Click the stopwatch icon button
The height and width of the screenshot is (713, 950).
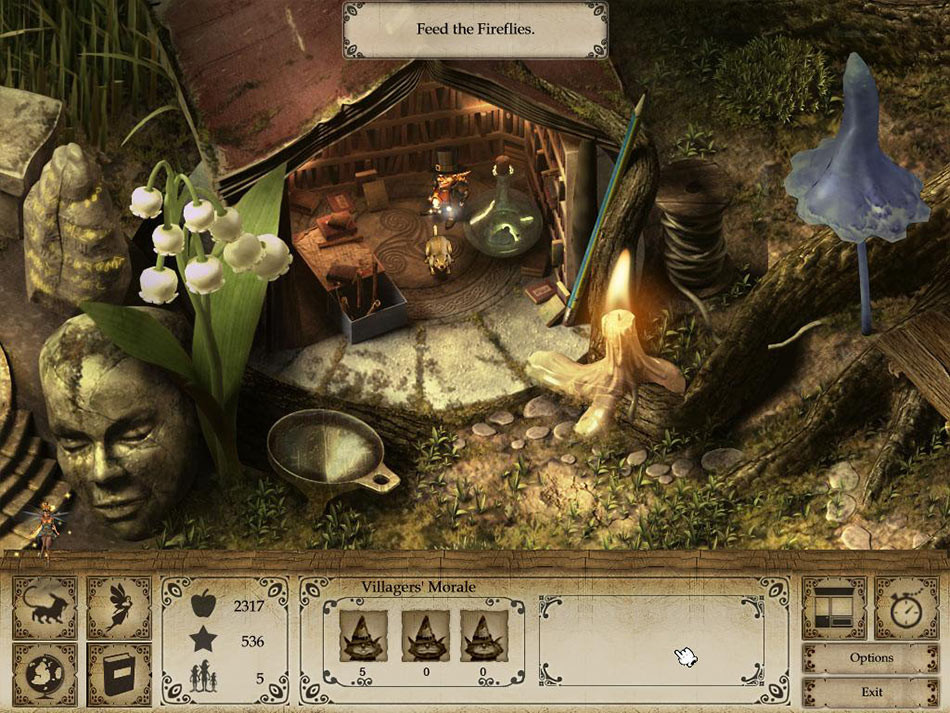tap(907, 608)
